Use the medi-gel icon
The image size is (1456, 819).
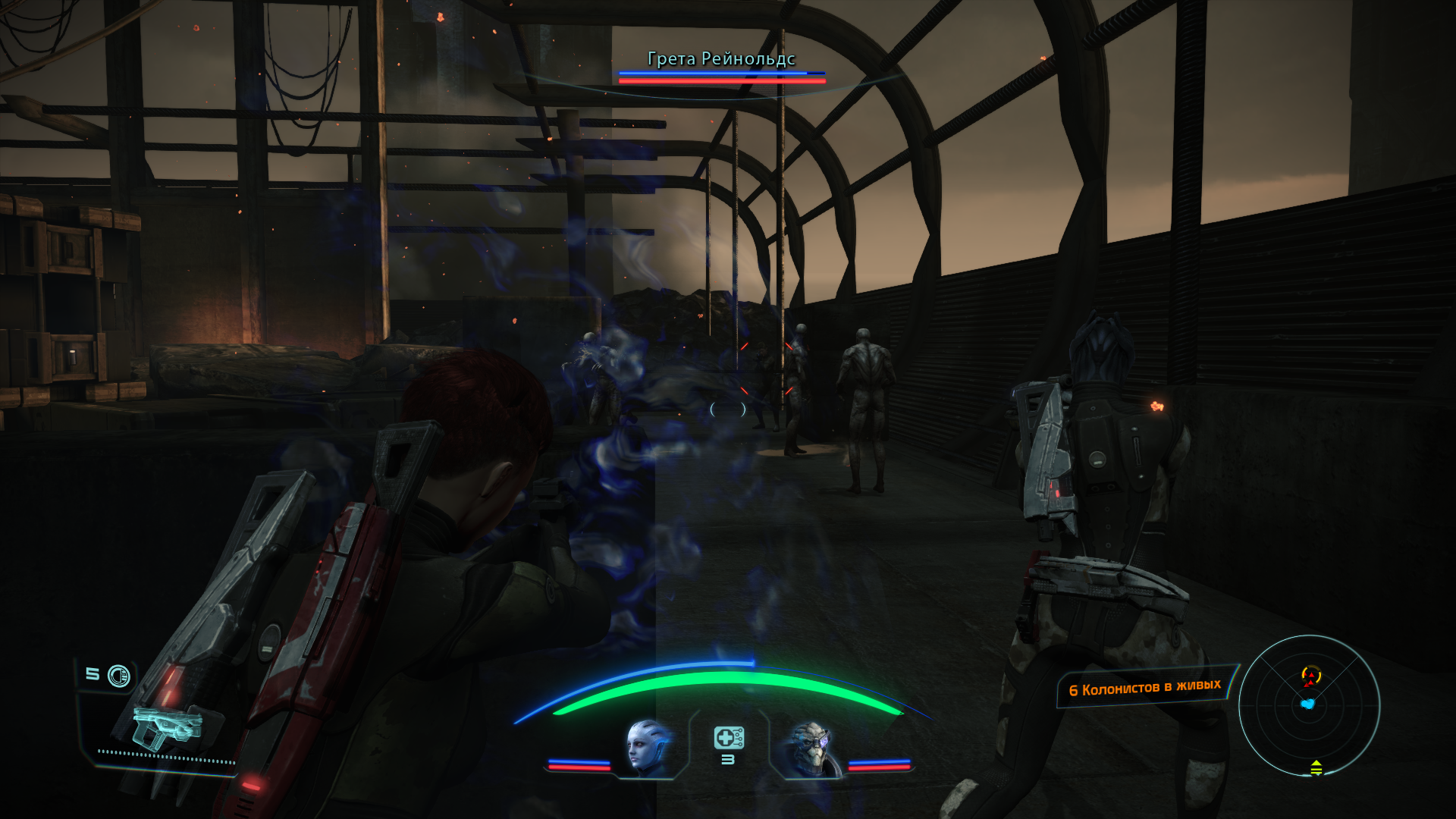728,737
